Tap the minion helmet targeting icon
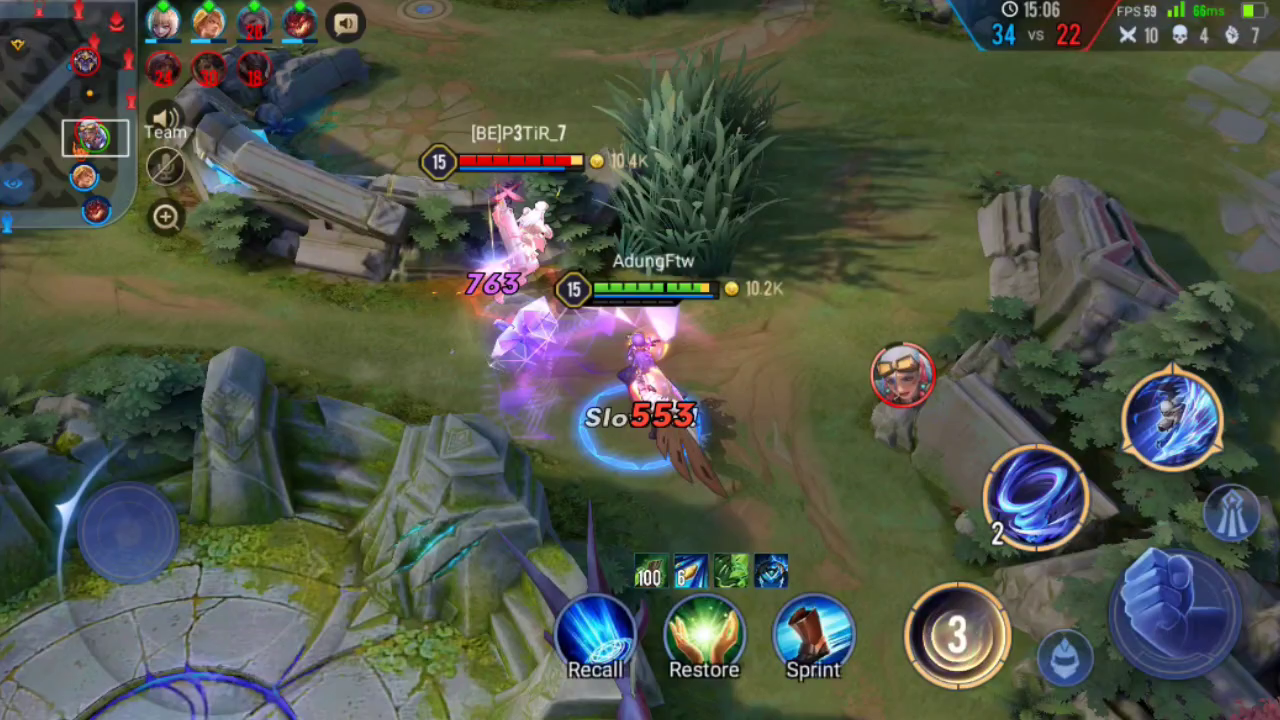1280x720 pixels. click(1064, 655)
